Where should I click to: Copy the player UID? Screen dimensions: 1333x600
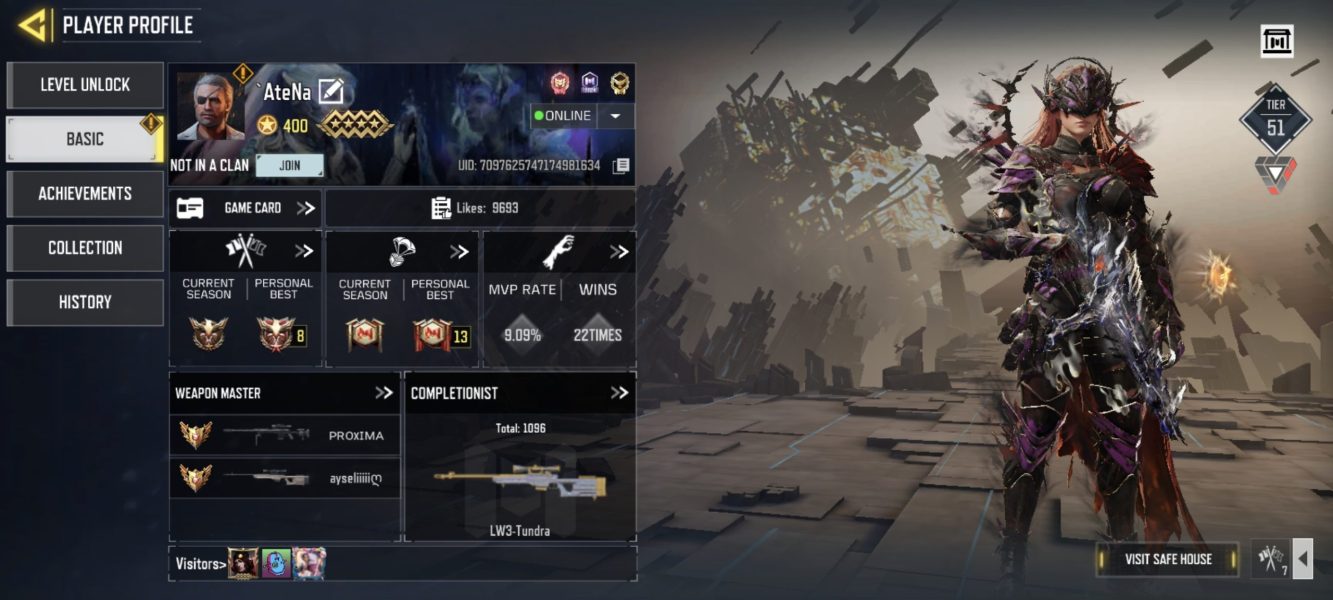[621, 165]
